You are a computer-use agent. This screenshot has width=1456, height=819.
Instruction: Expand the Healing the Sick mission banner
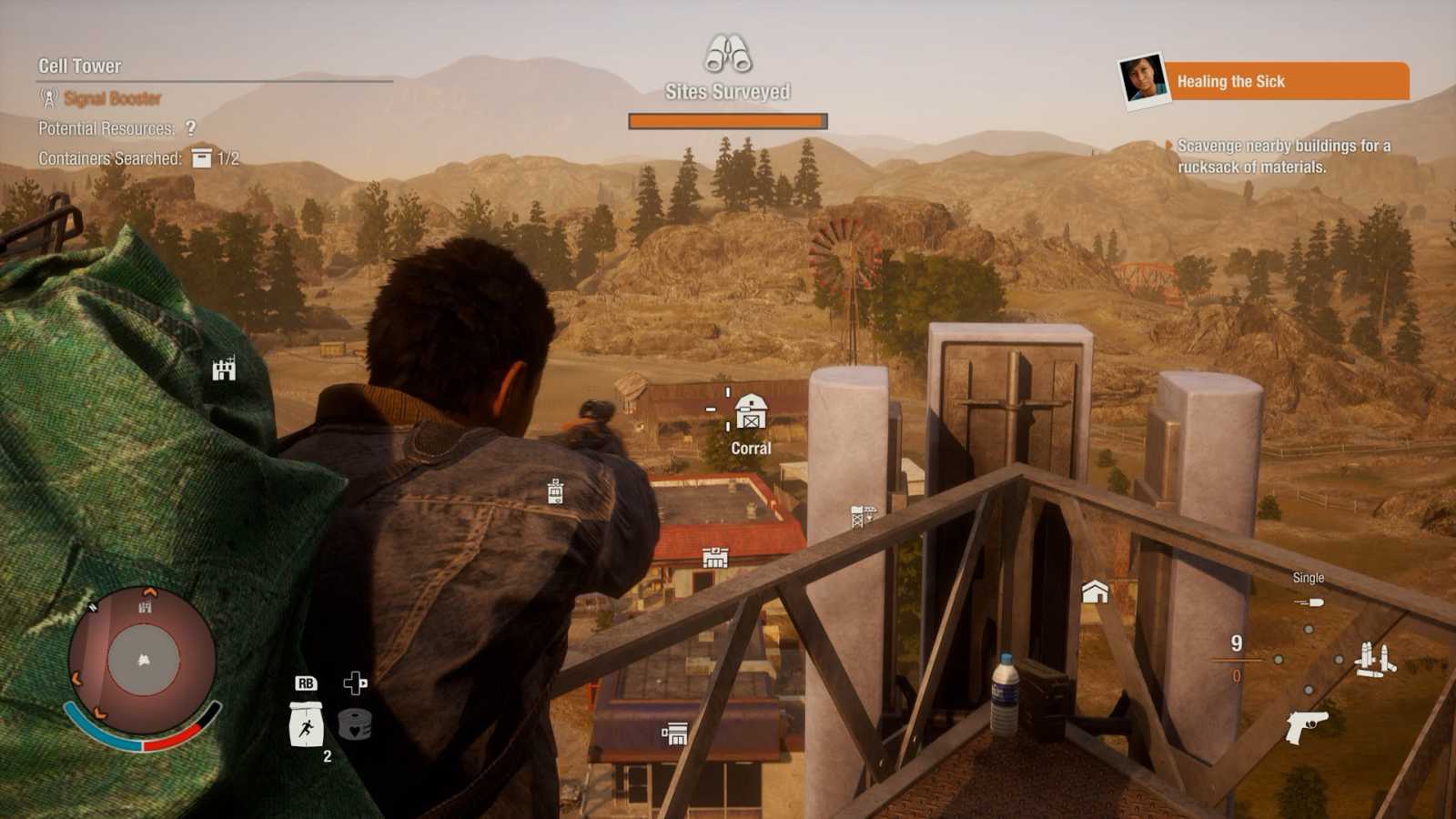1289,82
